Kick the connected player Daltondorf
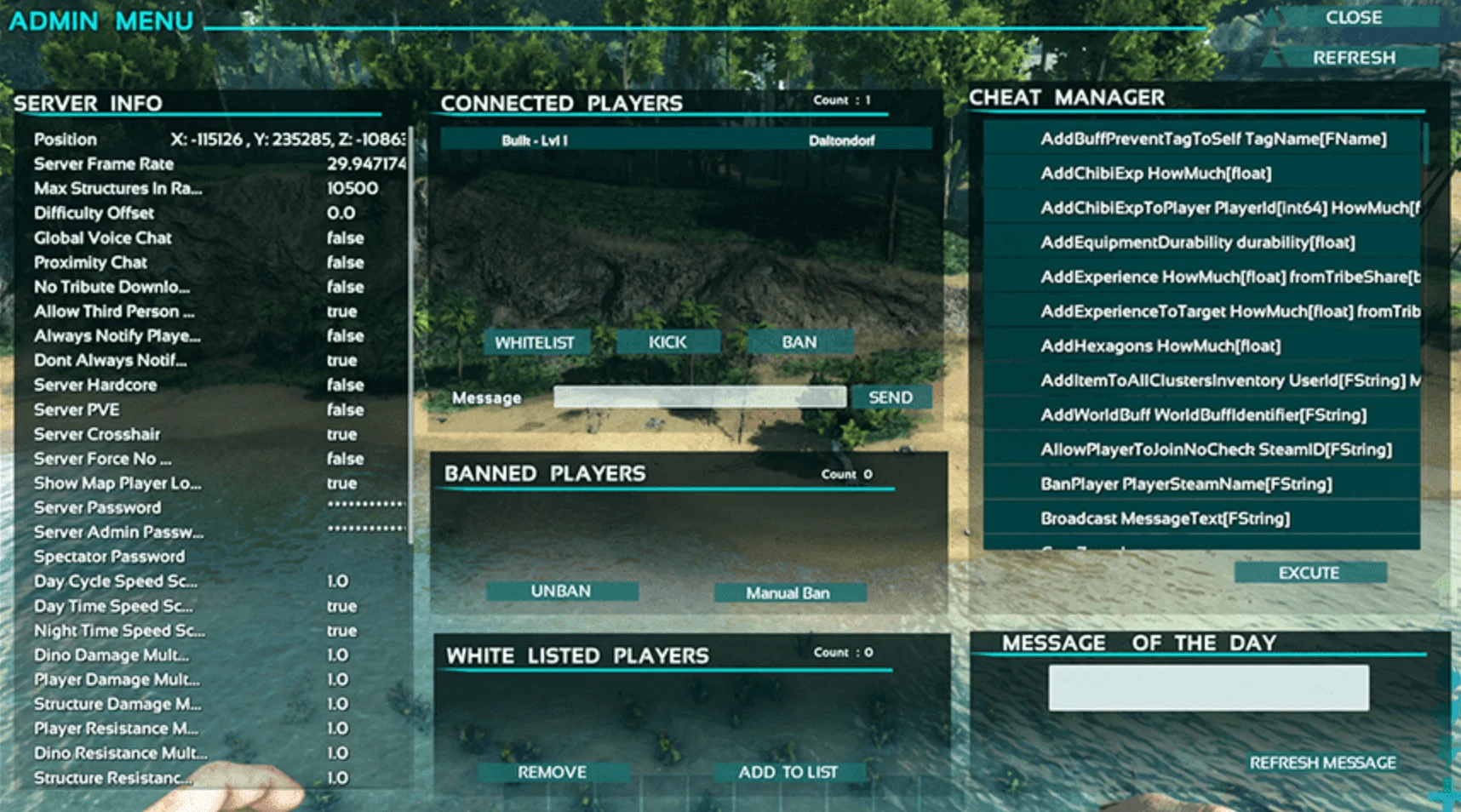The width and height of the screenshot is (1461, 812). pyautogui.click(x=667, y=341)
